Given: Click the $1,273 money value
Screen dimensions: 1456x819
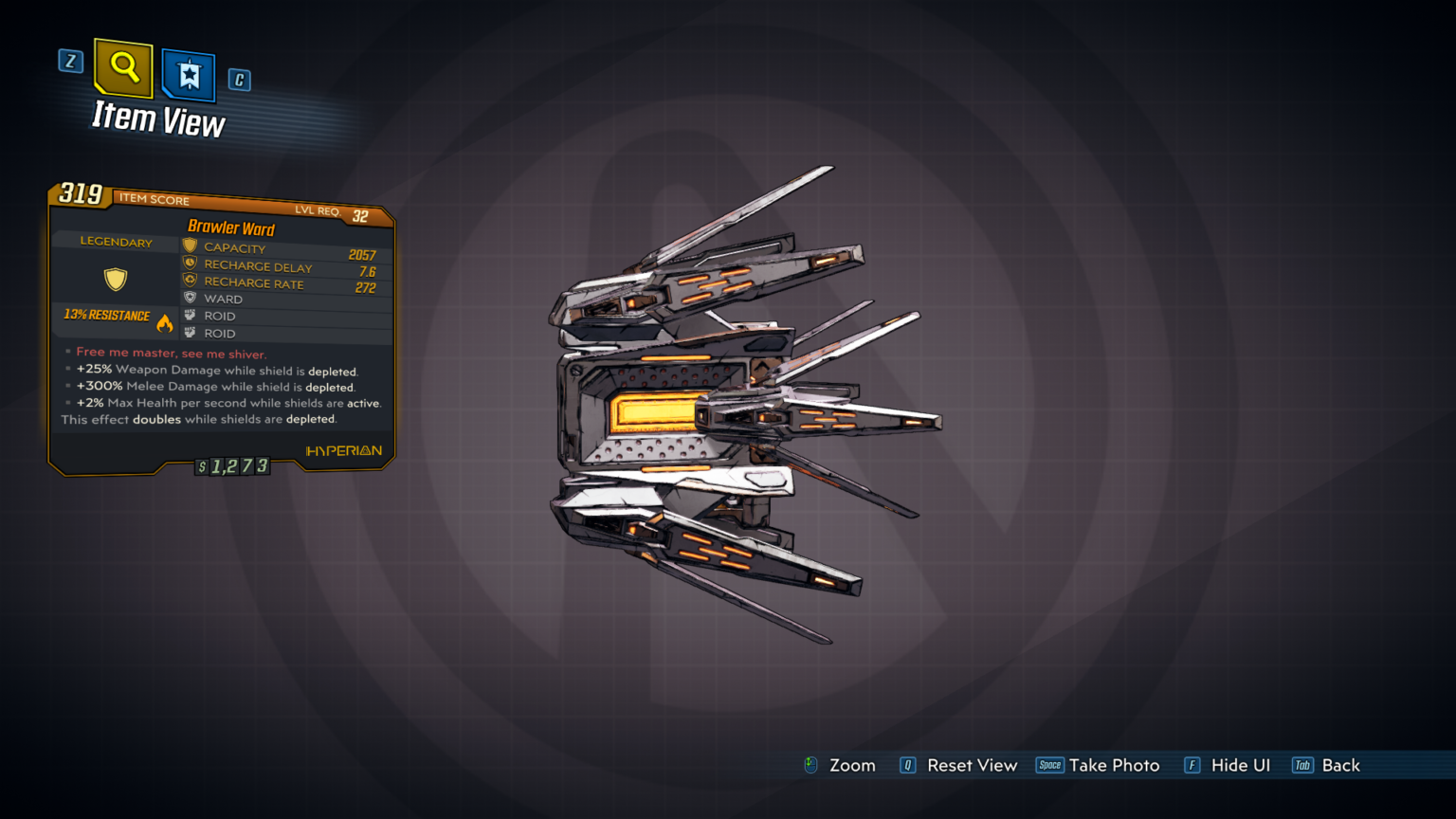Looking at the screenshot, I should coord(232,465).
